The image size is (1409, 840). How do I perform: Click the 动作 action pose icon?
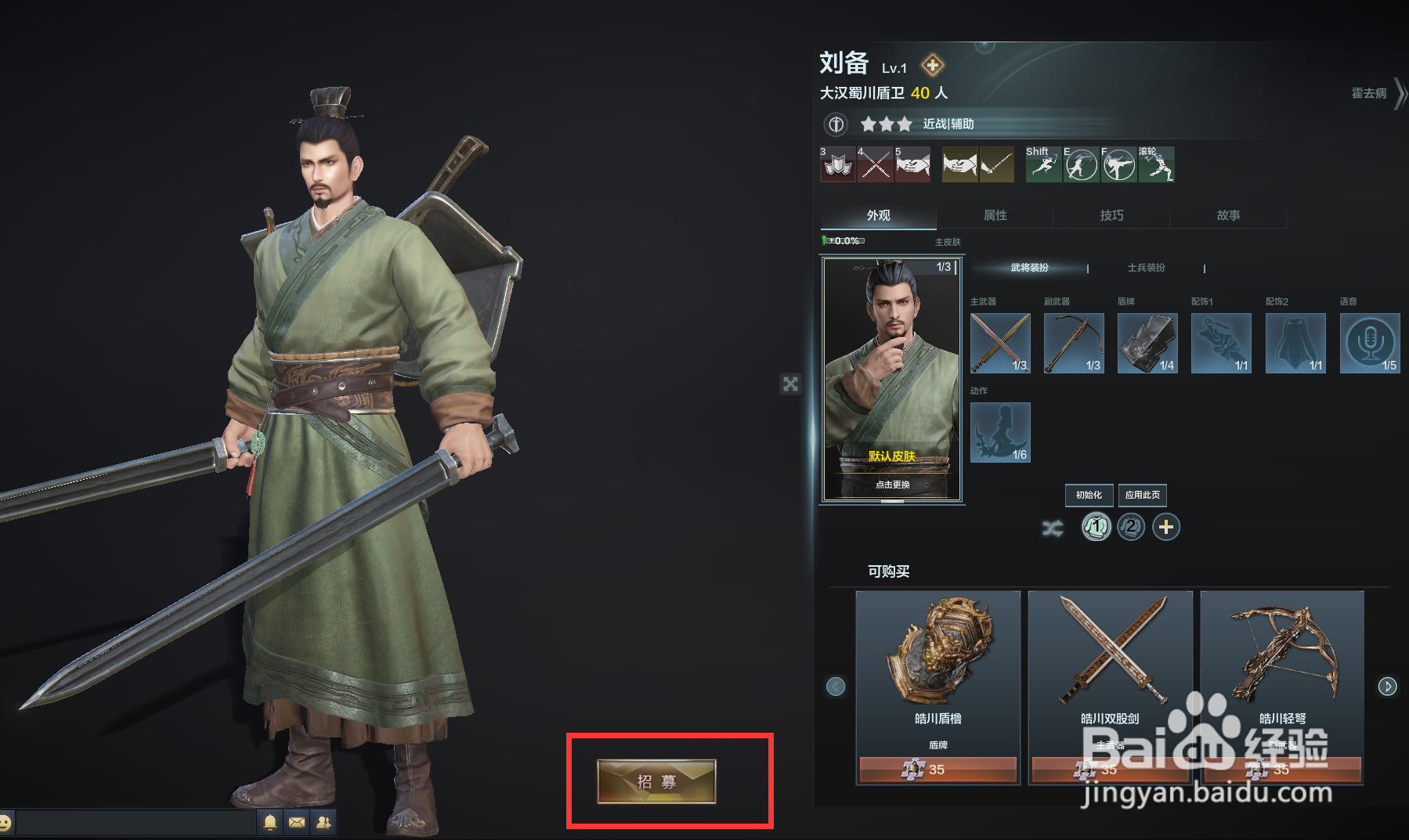(1000, 433)
